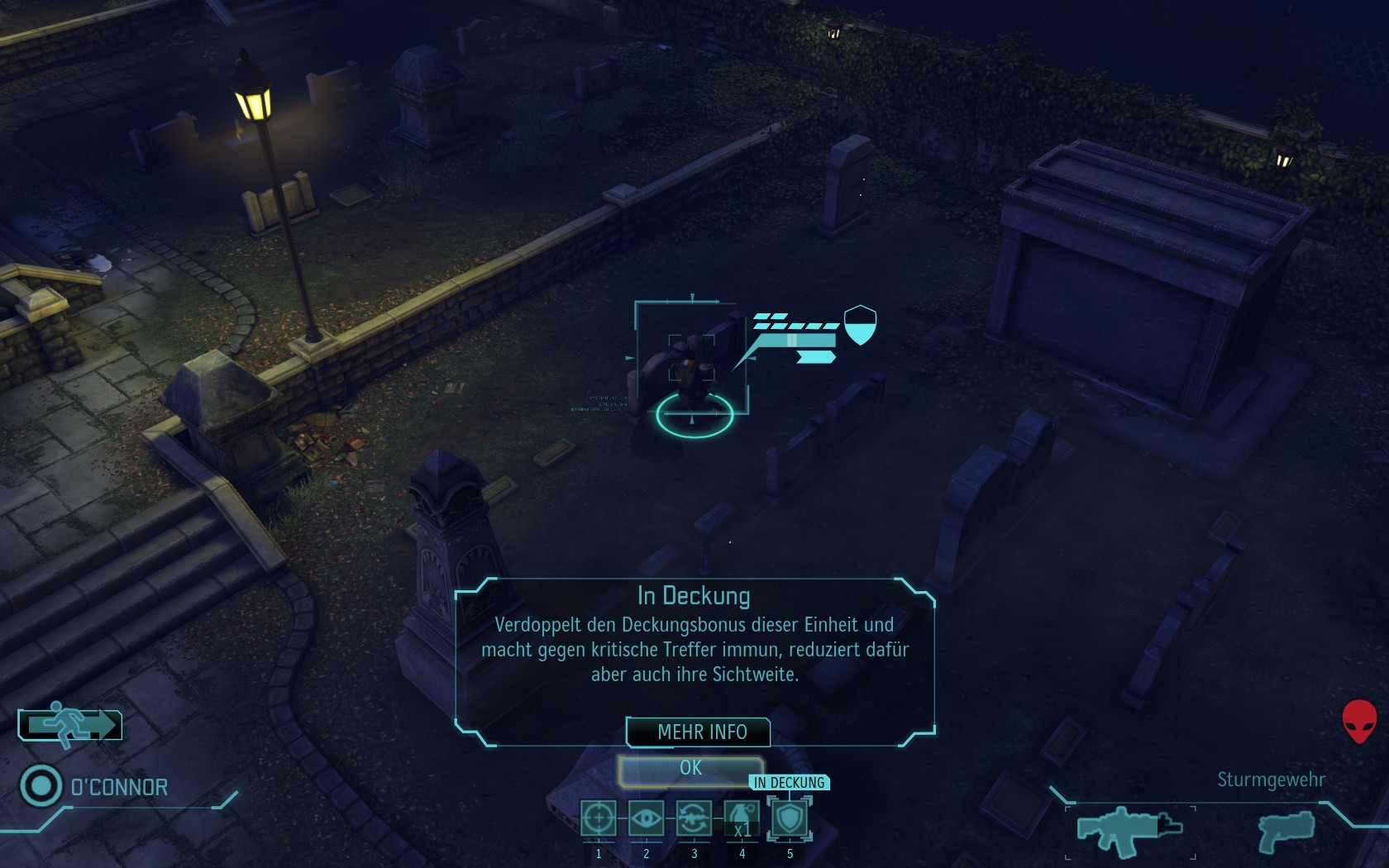Activate the Overwatch eye ability

pyautogui.click(x=646, y=818)
